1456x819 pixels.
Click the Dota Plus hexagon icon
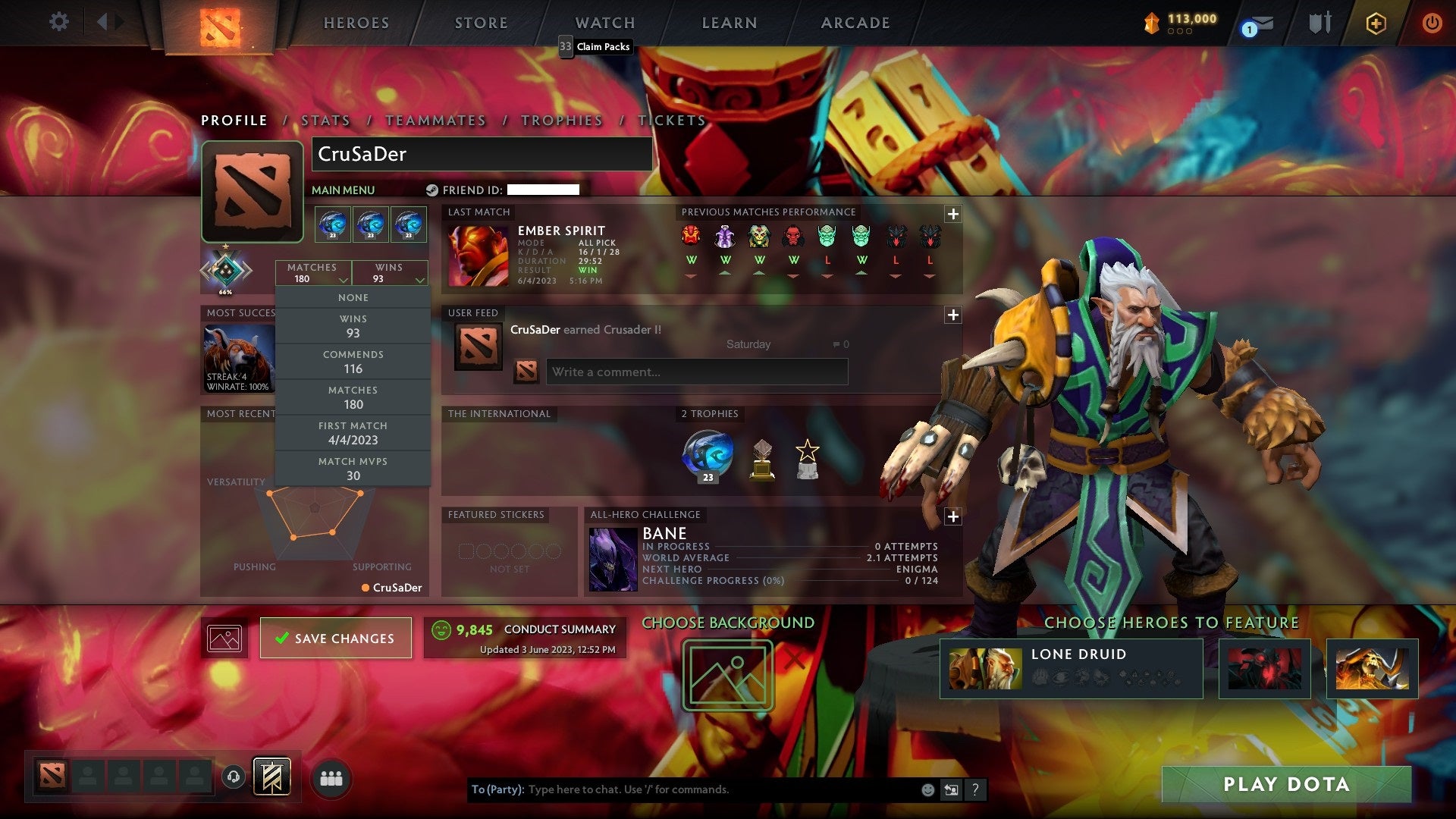tap(1377, 24)
